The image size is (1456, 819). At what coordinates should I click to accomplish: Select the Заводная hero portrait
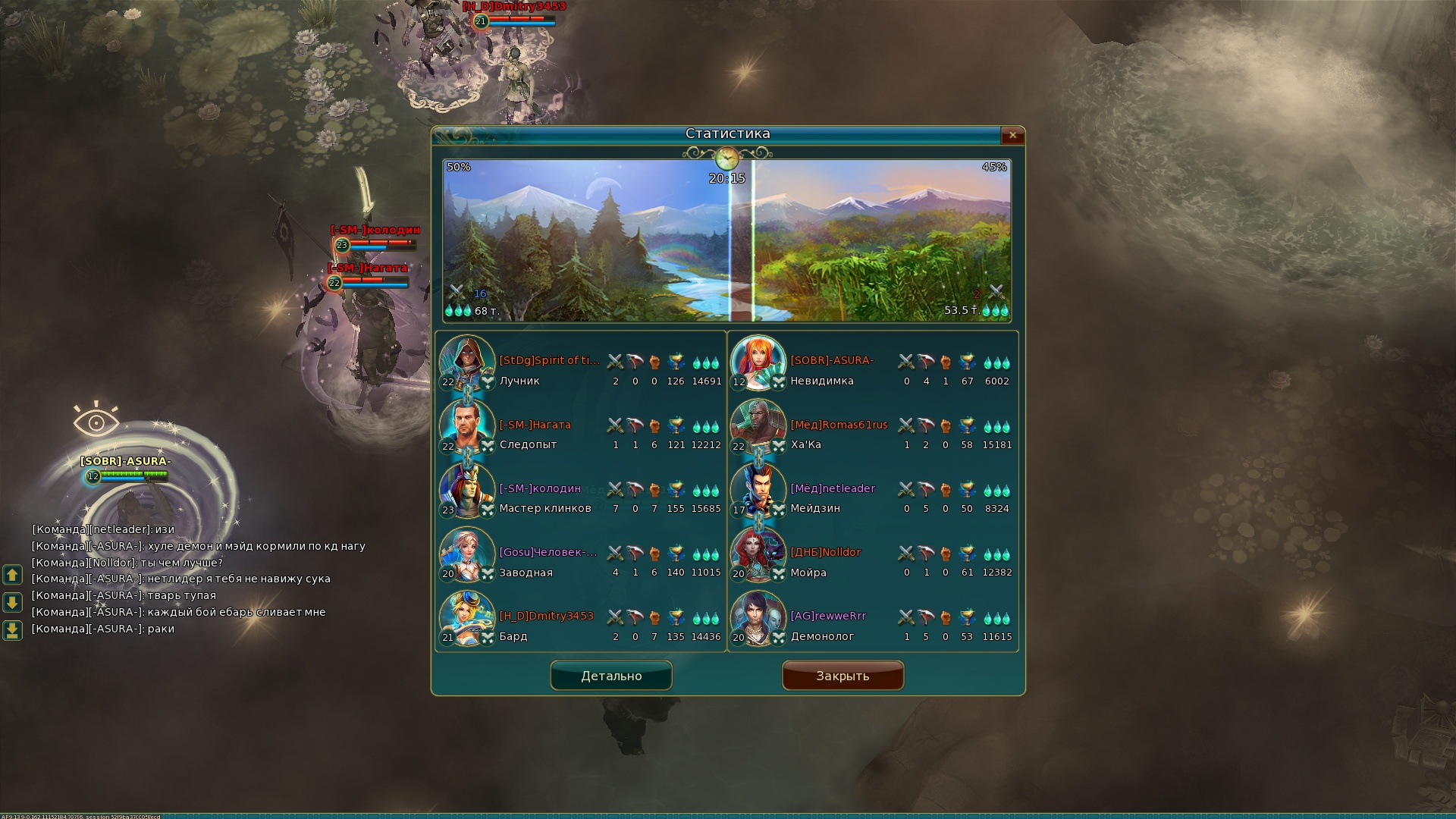467,554
